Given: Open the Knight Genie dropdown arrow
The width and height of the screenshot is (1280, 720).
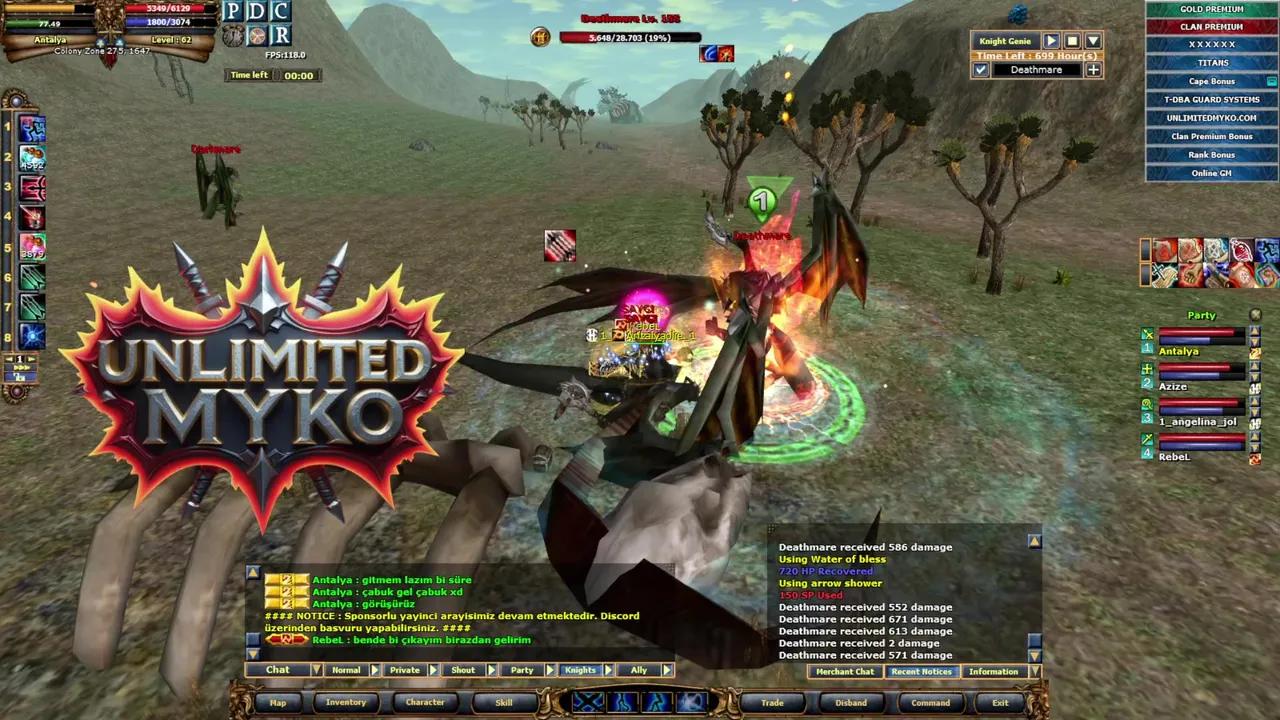Looking at the screenshot, I should point(1092,41).
